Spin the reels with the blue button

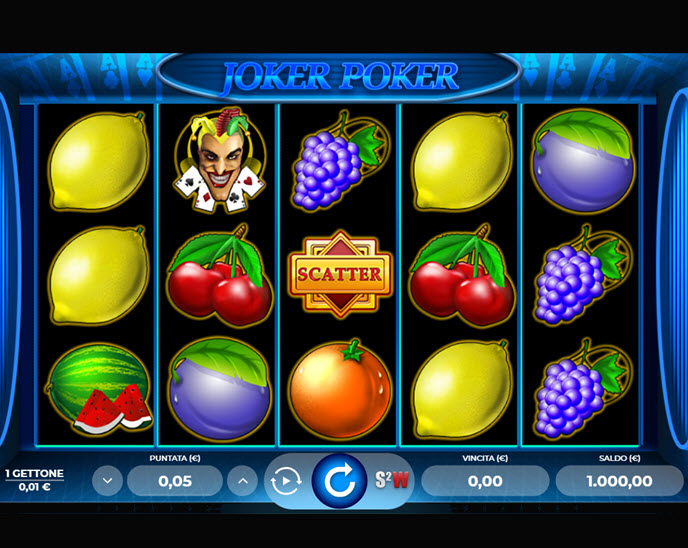tap(340, 481)
